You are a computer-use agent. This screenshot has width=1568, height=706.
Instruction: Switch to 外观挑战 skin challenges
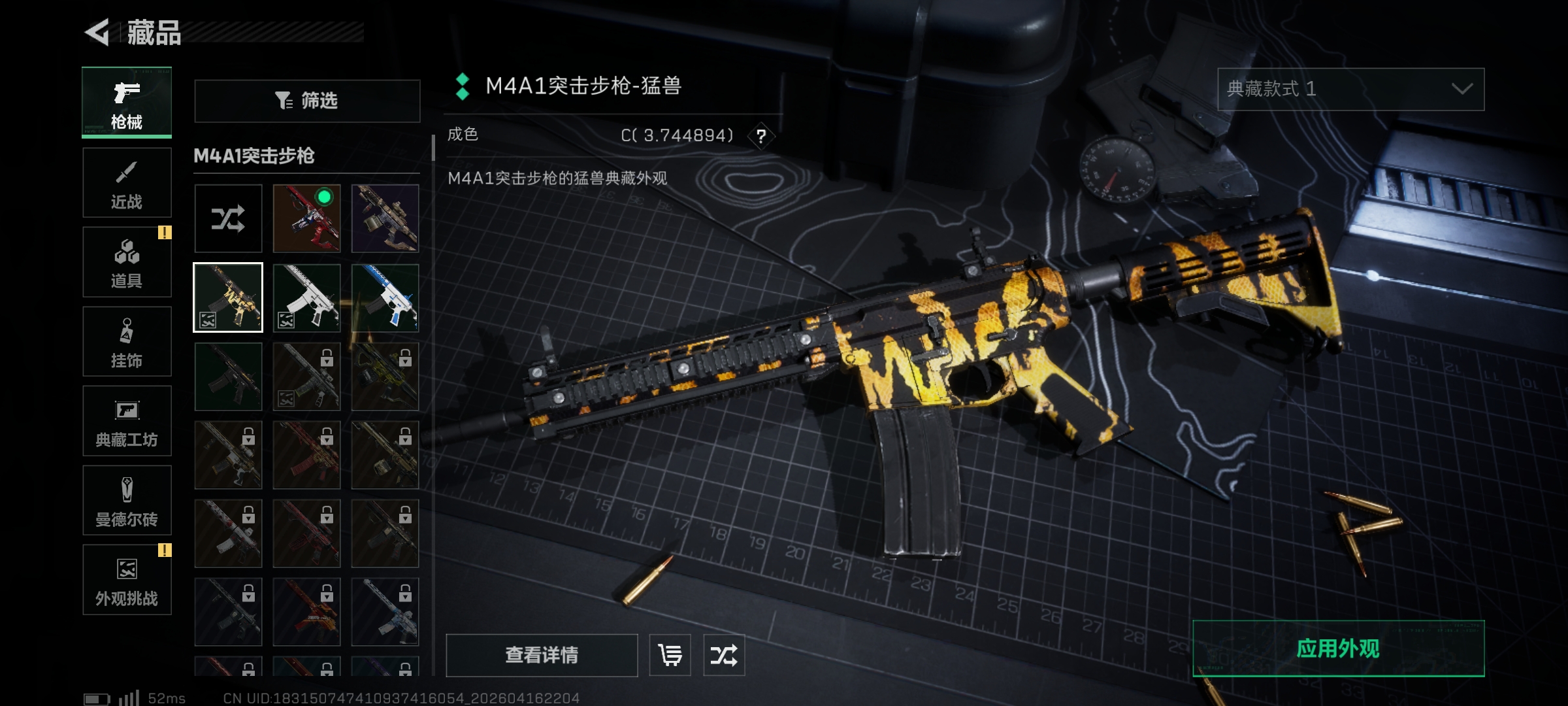coord(127,580)
